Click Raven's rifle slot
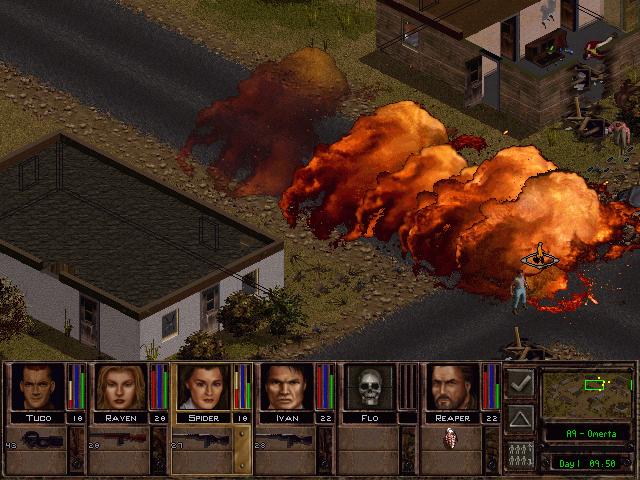 click(x=118, y=439)
